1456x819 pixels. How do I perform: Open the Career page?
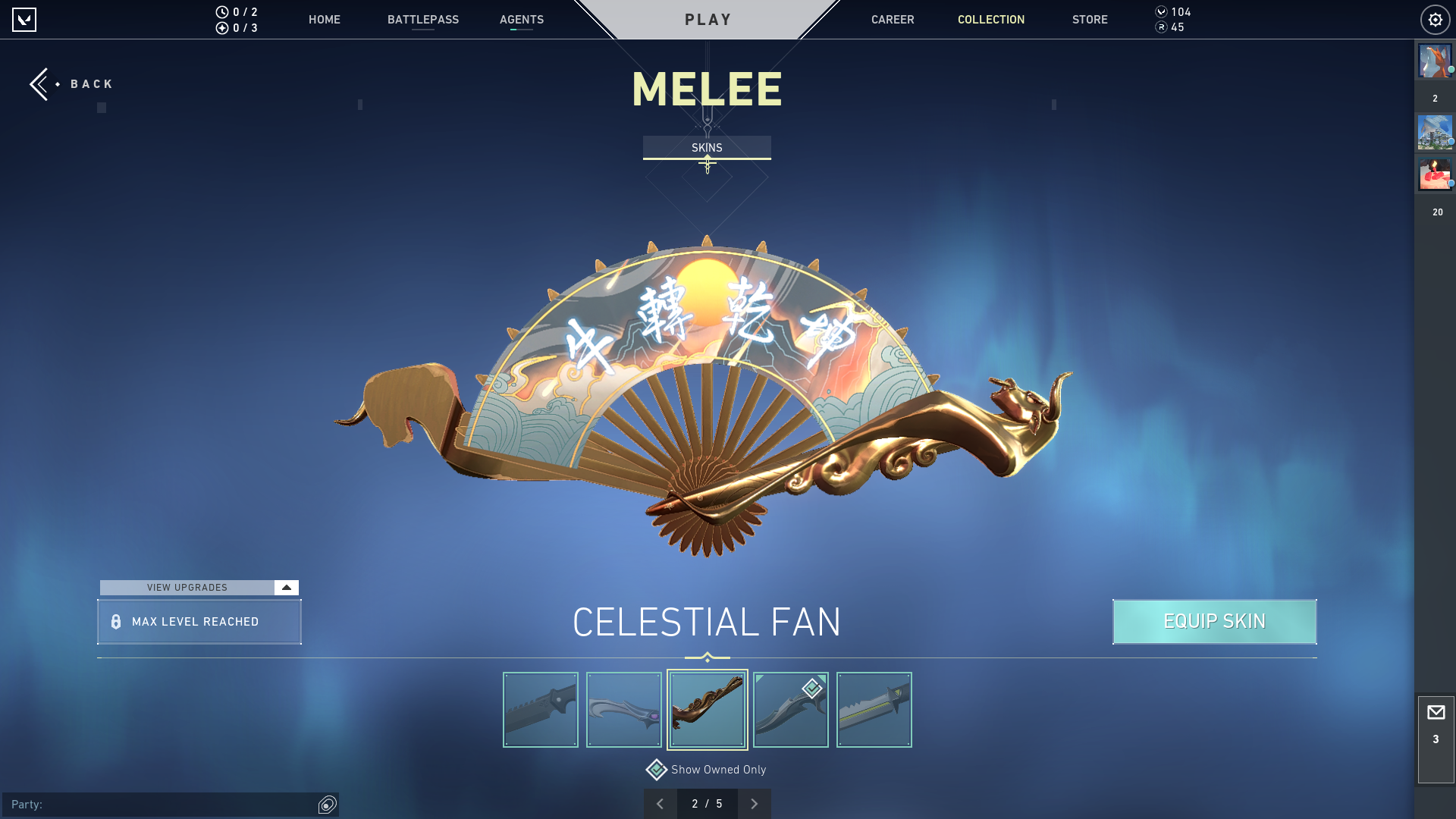click(x=892, y=20)
